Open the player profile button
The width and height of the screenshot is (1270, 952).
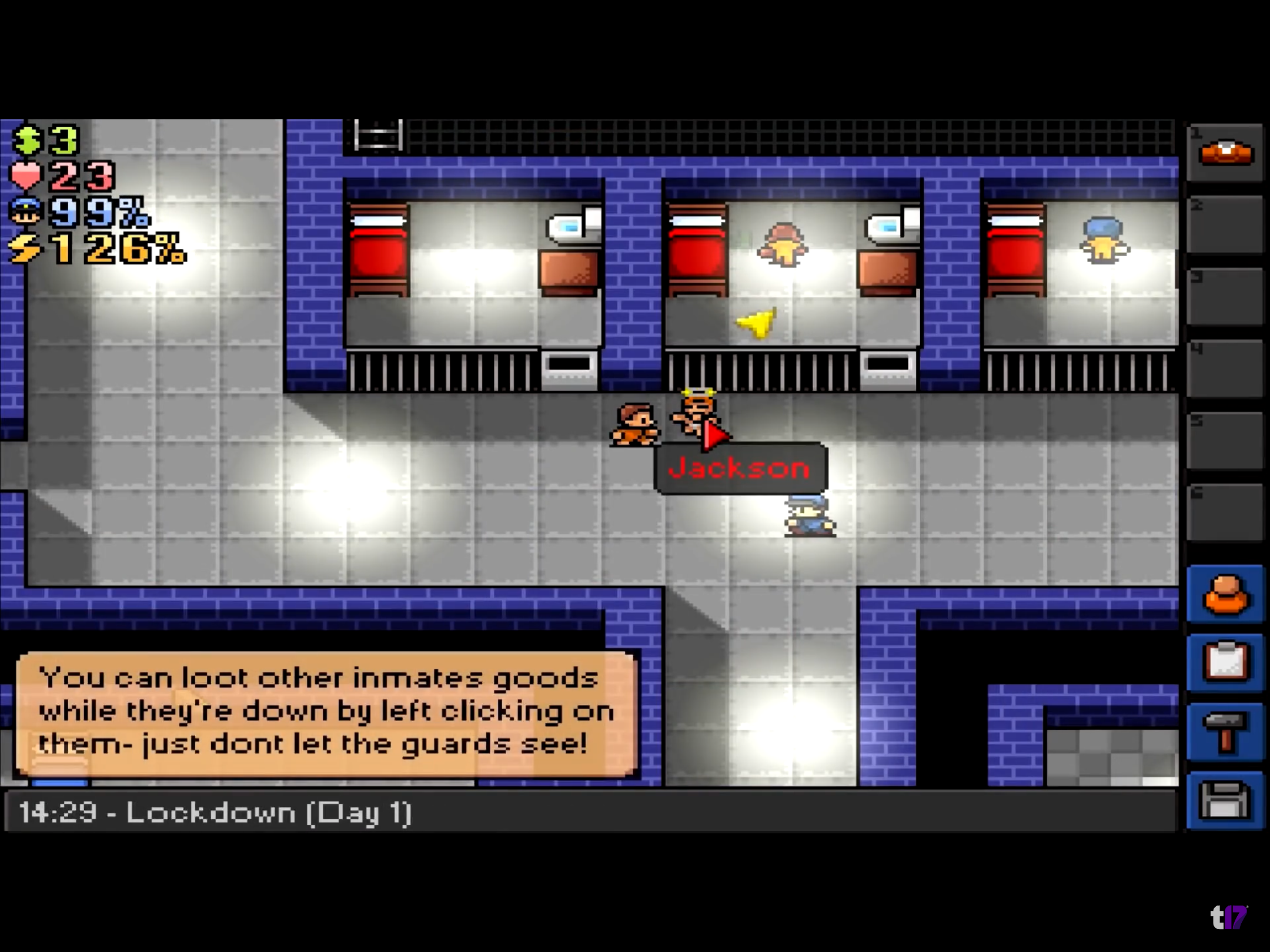point(1225,595)
